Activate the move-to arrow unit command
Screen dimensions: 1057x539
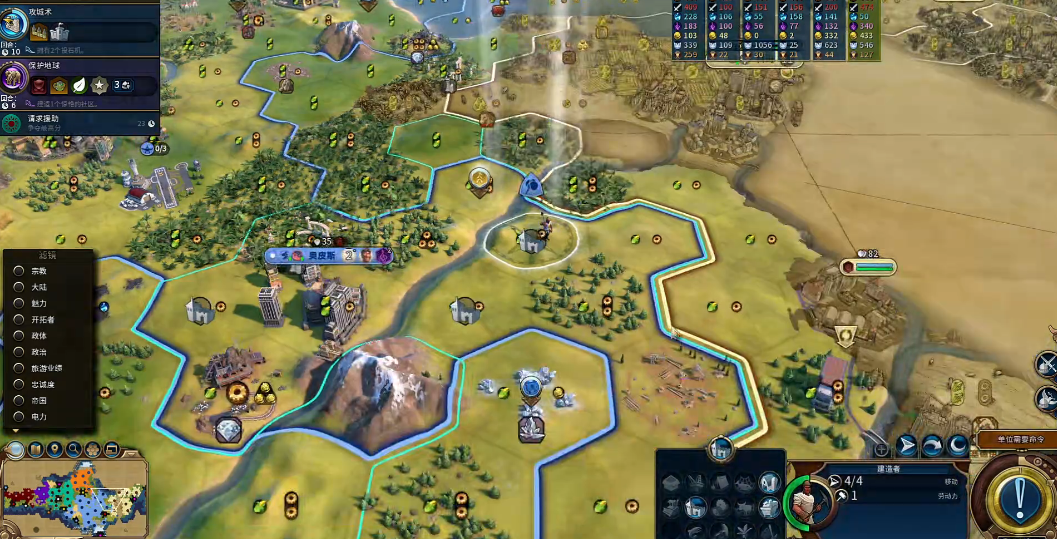click(907, 445)
